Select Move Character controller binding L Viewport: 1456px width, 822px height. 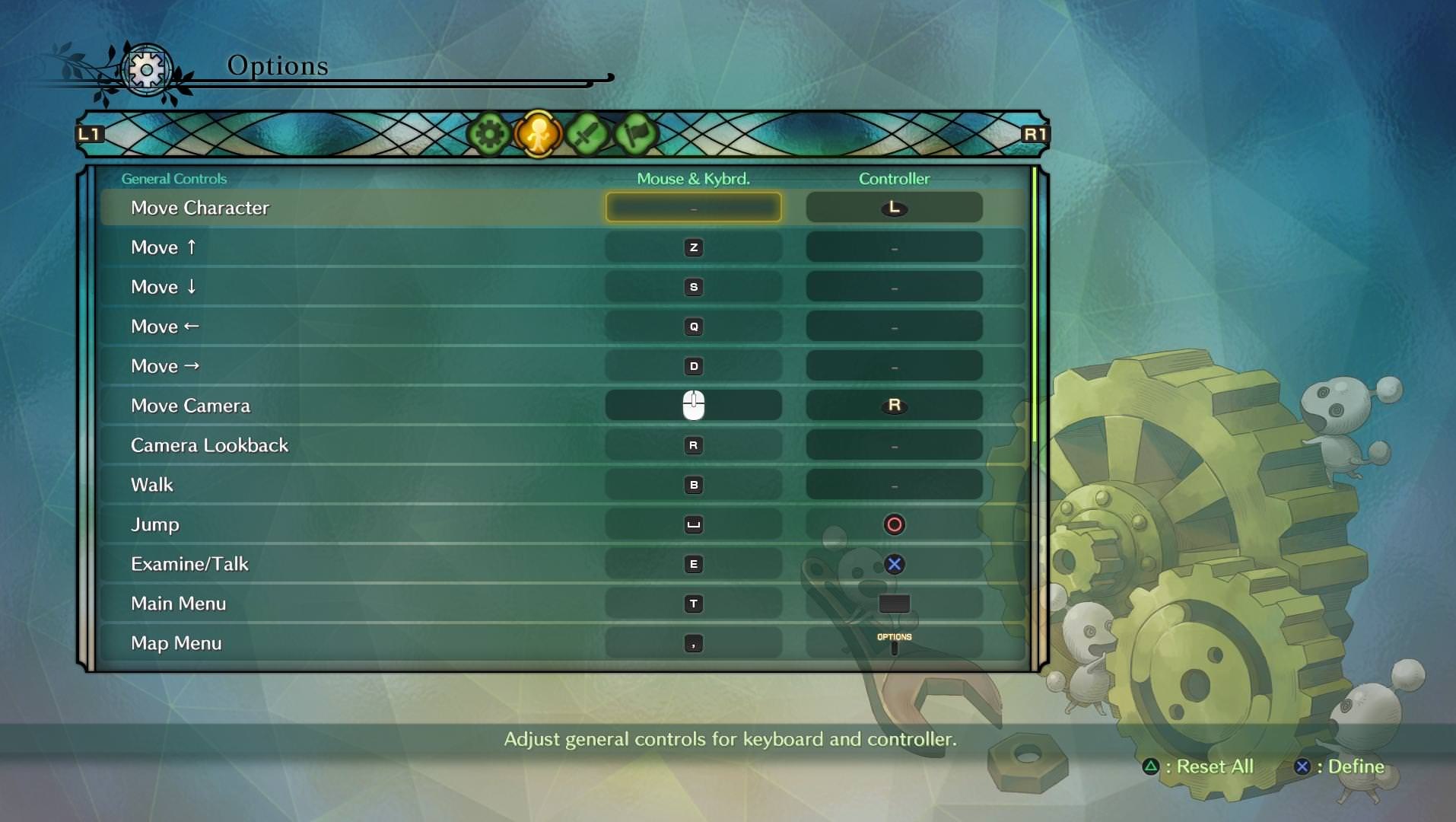[x=894, y=208]
